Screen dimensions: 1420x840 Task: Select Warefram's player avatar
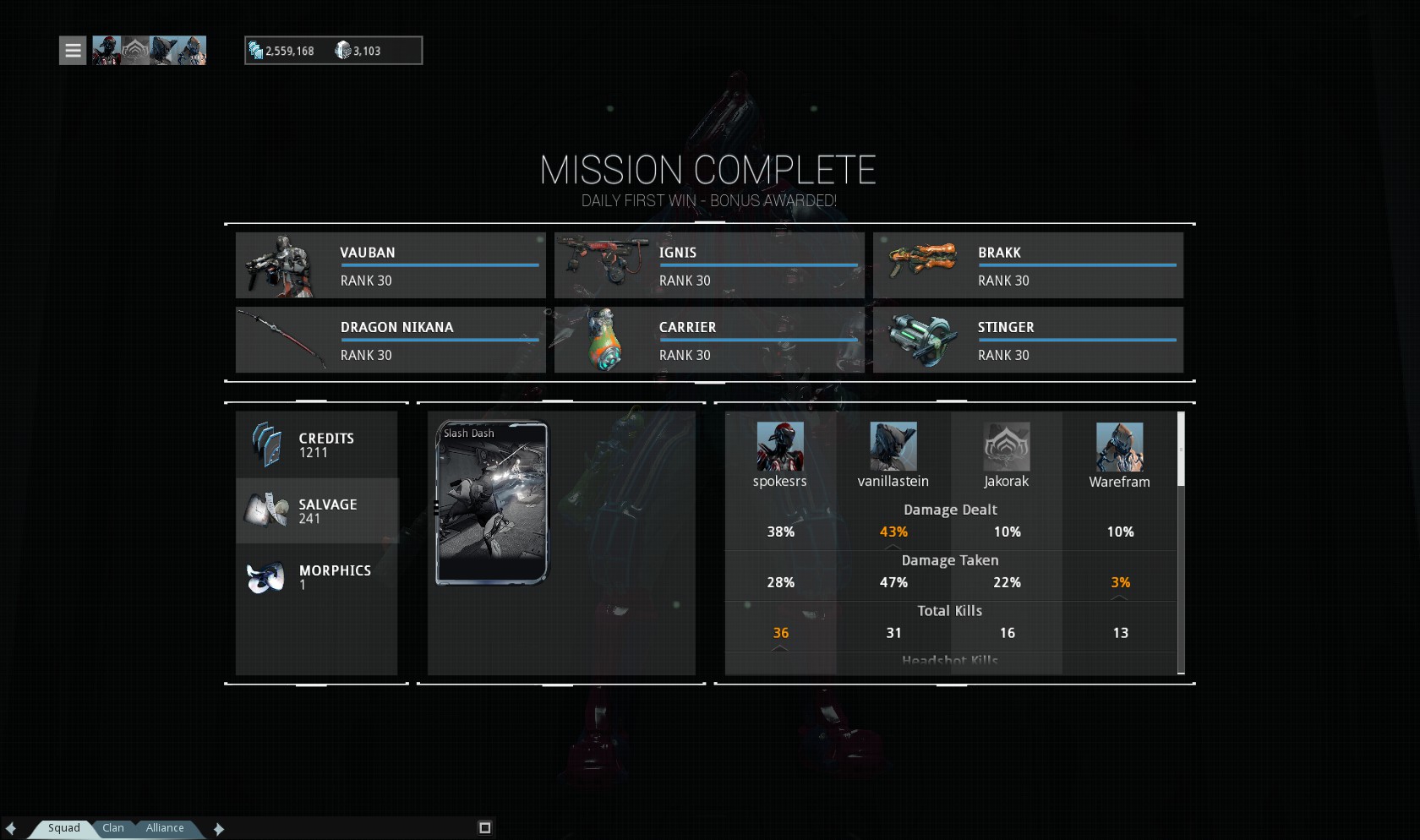coord(1119,447)
